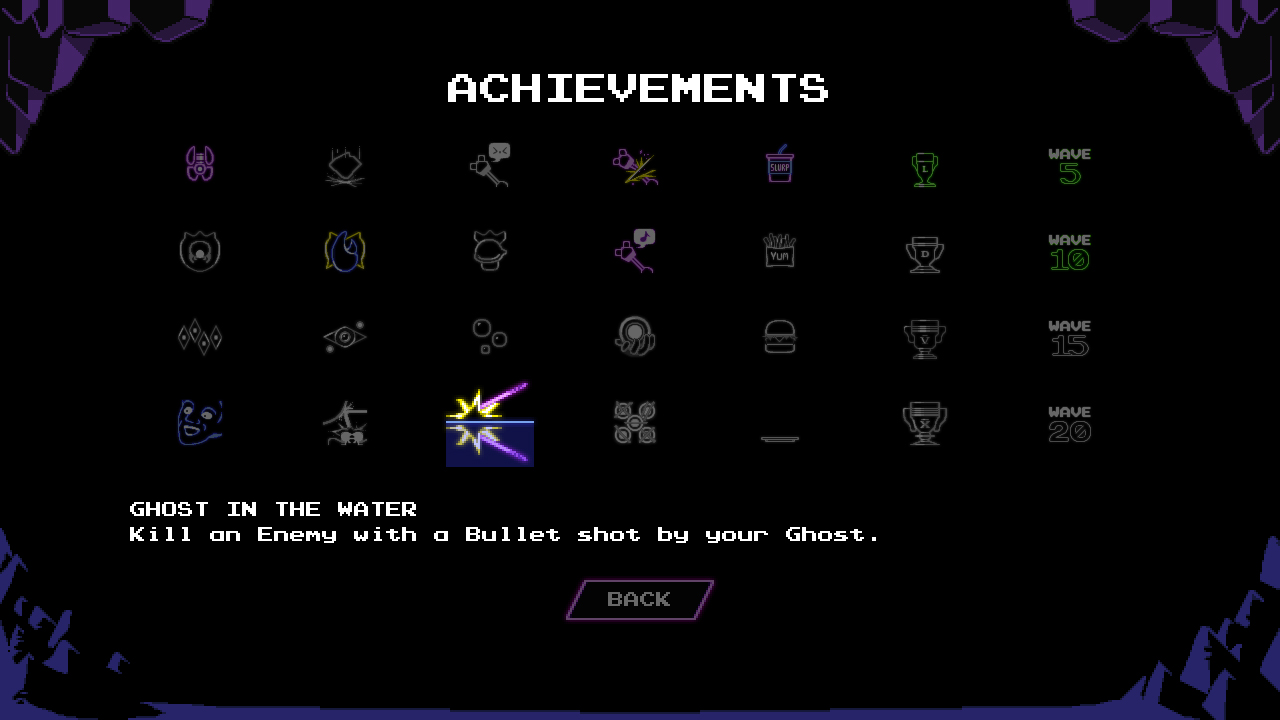Click the blue laughing face achievement
Viewport: 1280px width, 720px height.
pyautogui.click(x=199, y=423)
